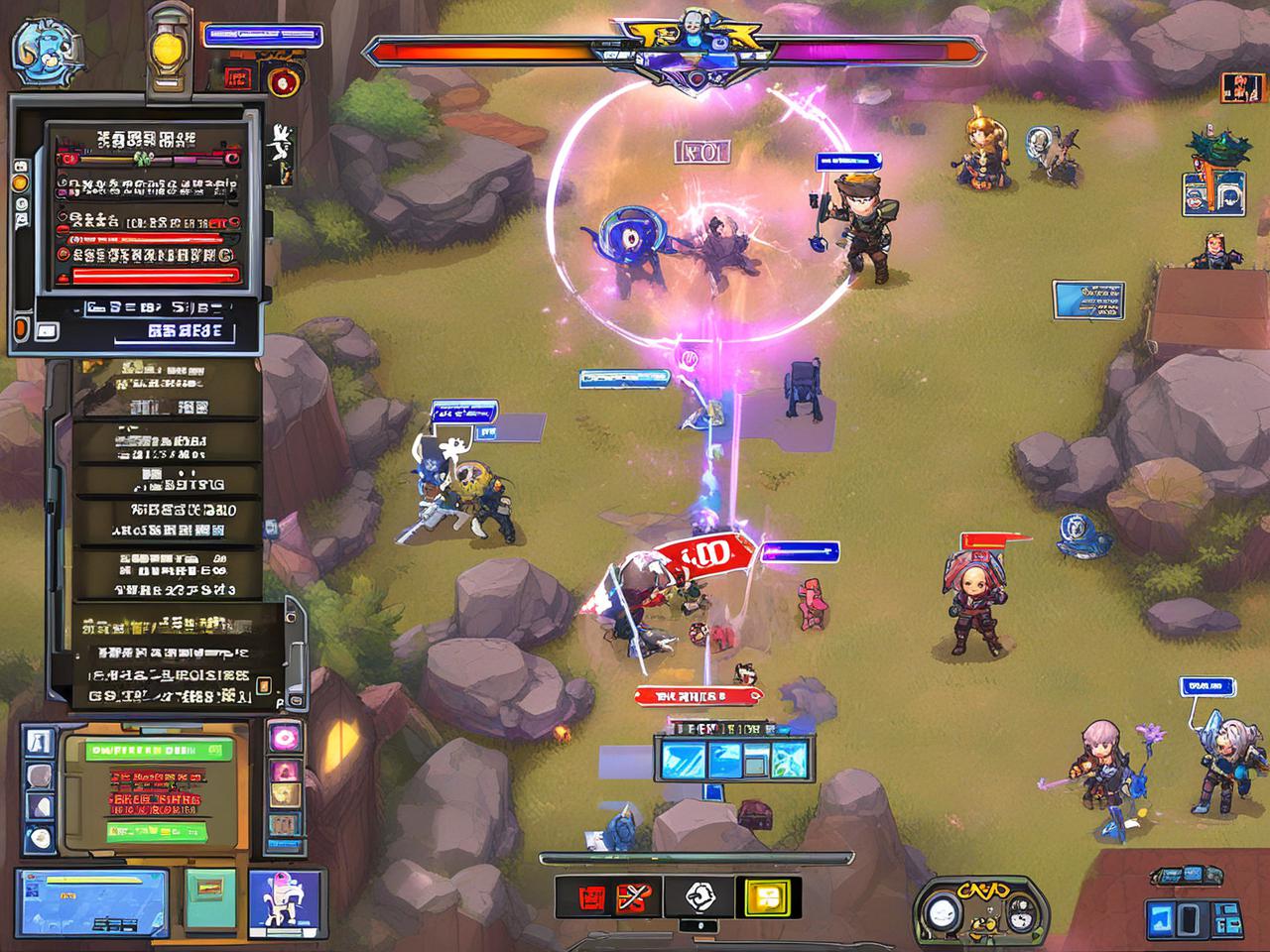
Task: Click the small orange round side button
Action: click(19, 182)
